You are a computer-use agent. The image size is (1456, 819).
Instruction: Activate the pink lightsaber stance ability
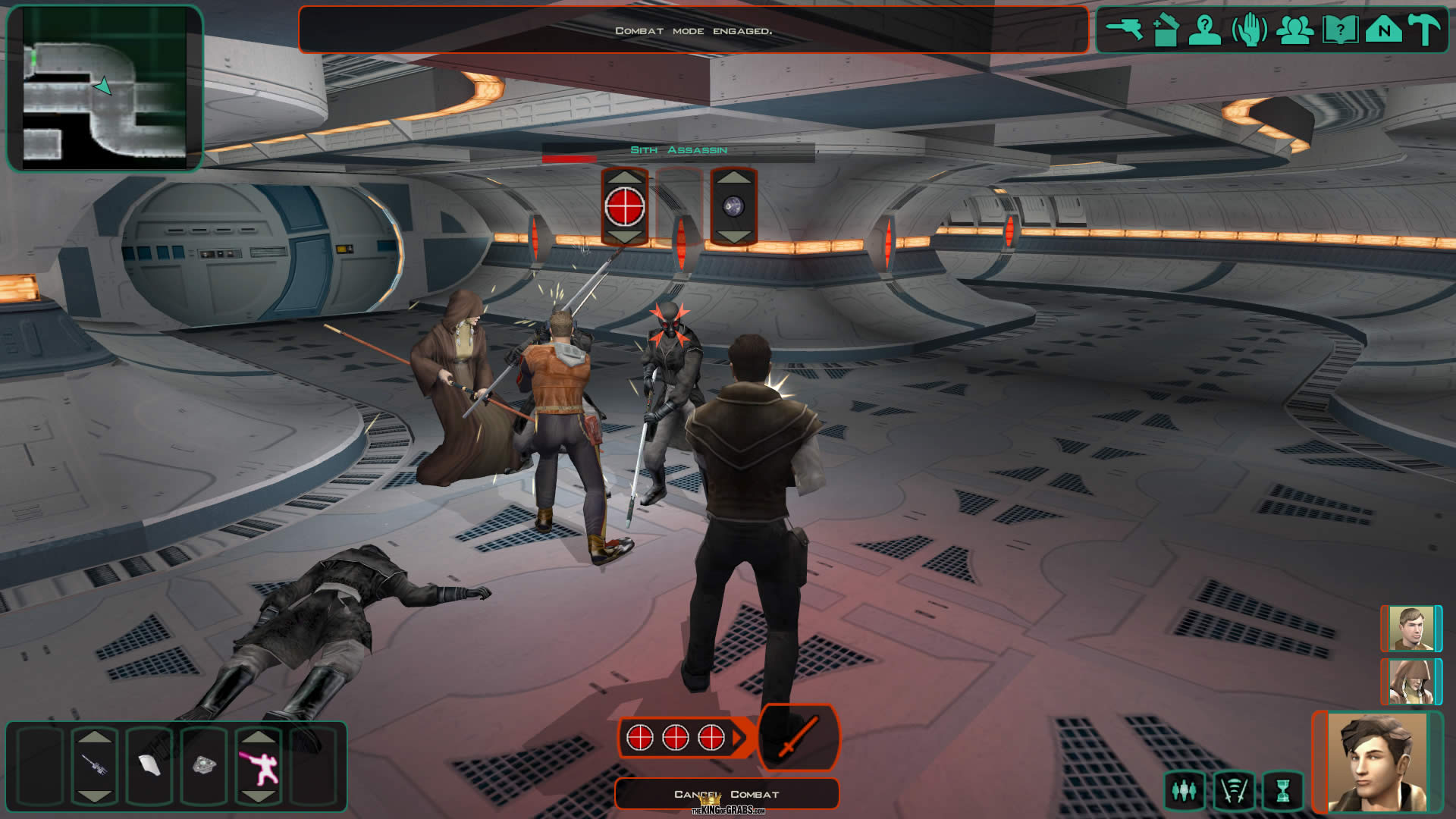pyautogui.click(x=259, y=764)
